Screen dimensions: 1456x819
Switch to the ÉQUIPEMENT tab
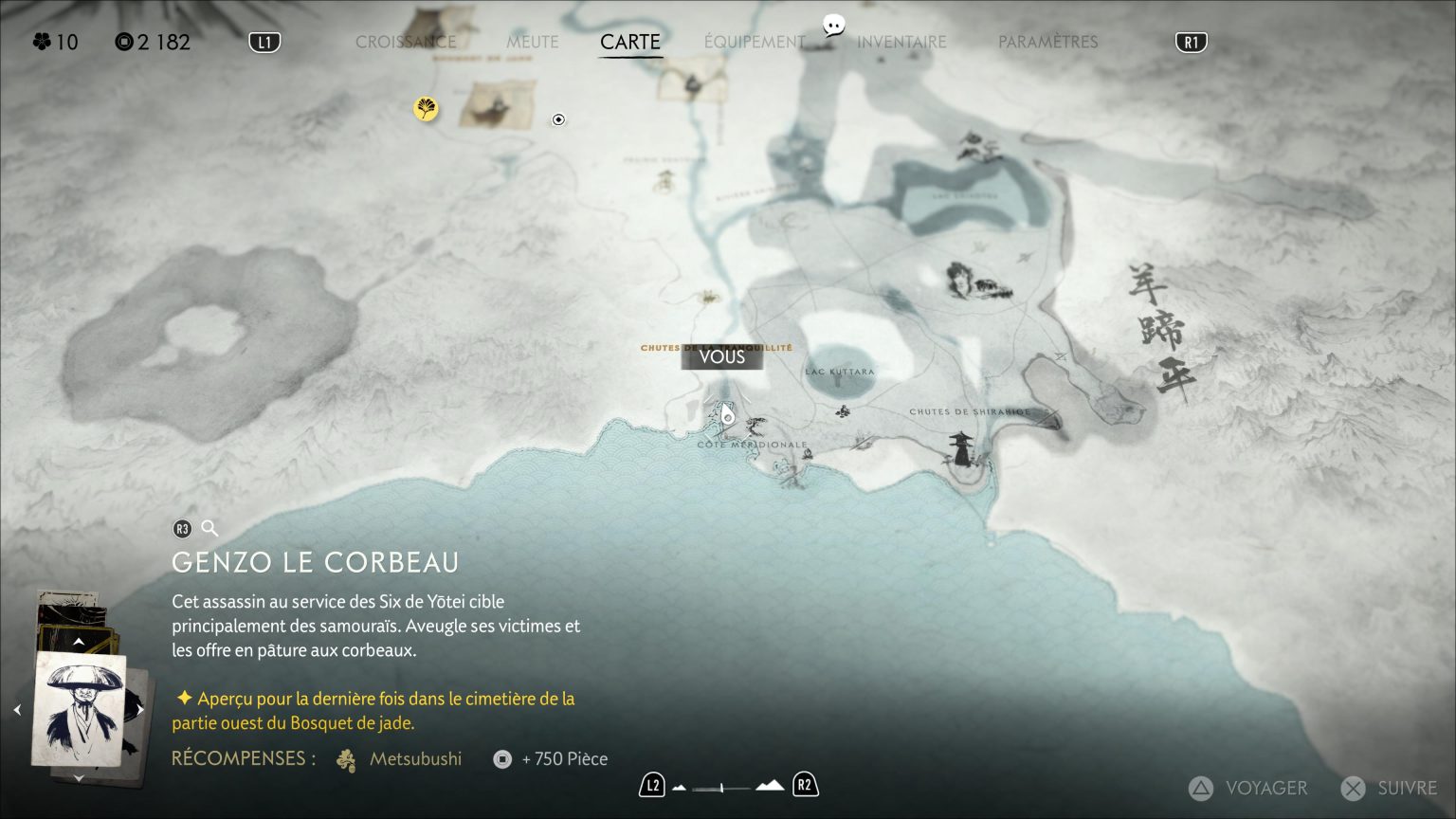coord(755,42)
